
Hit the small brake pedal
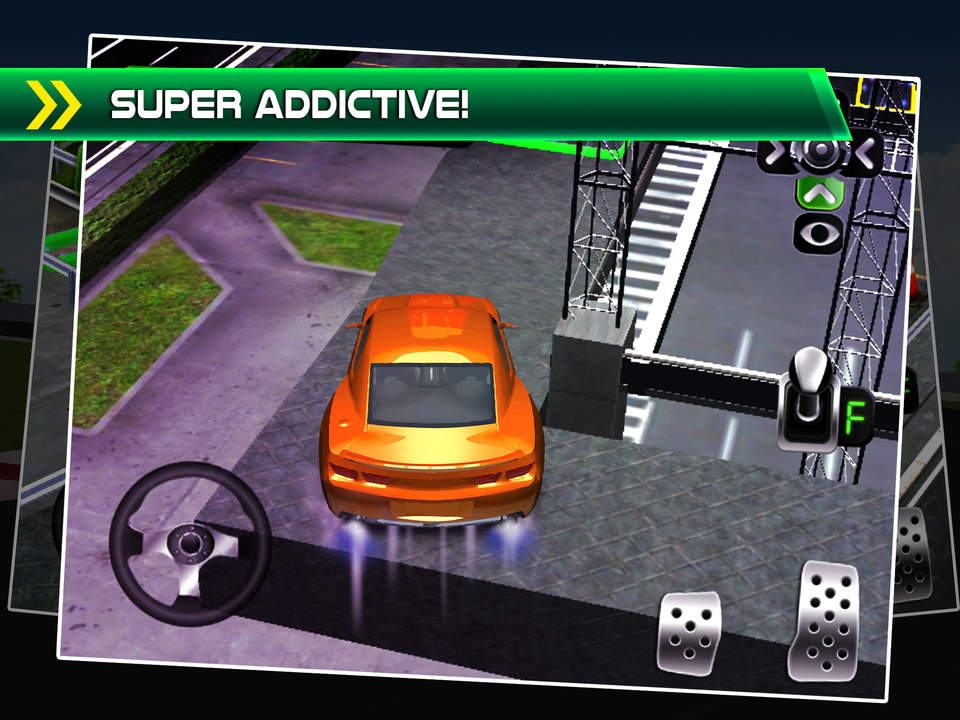(689, 632)
